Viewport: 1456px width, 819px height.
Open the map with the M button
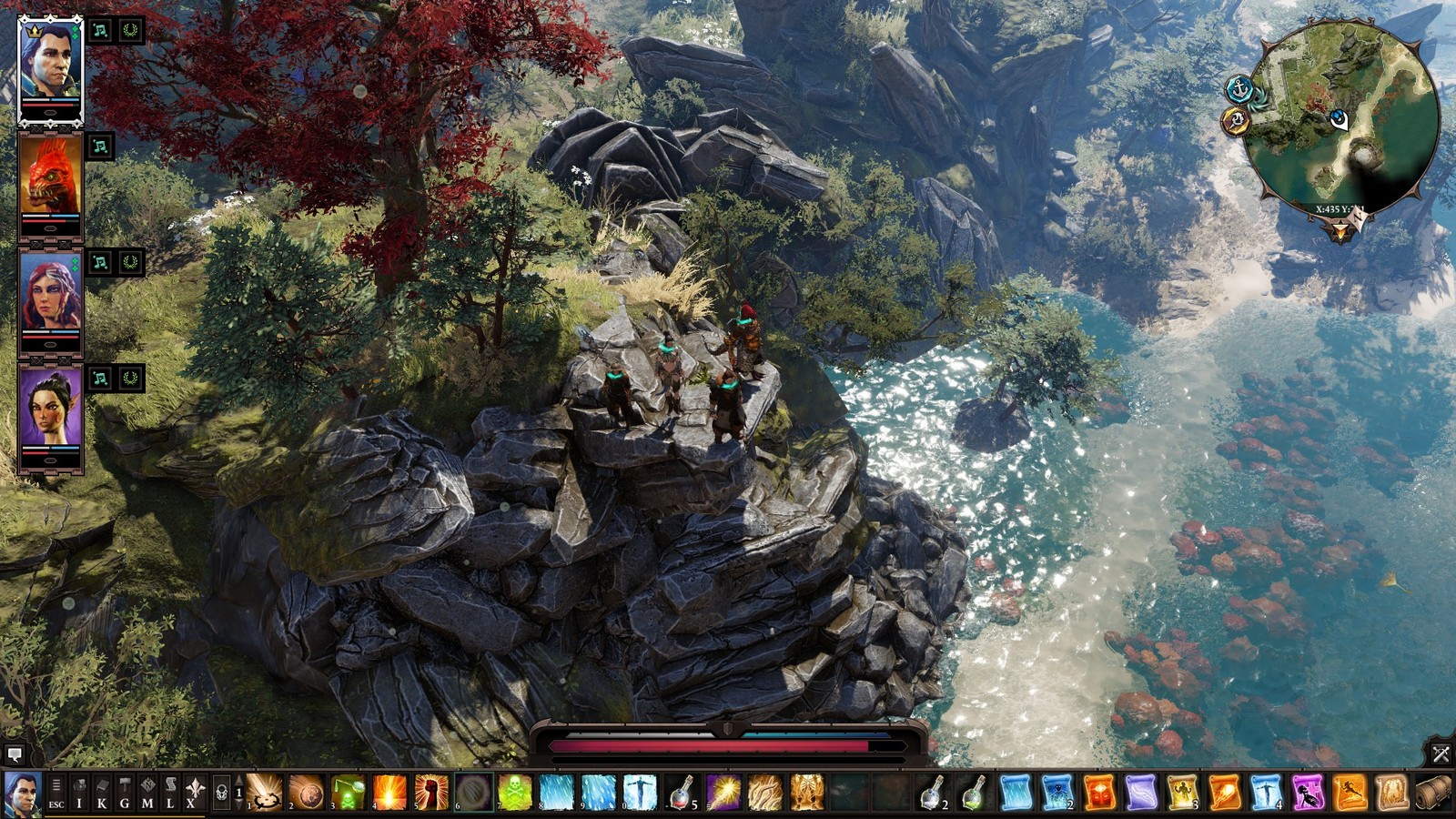(147, 794)
